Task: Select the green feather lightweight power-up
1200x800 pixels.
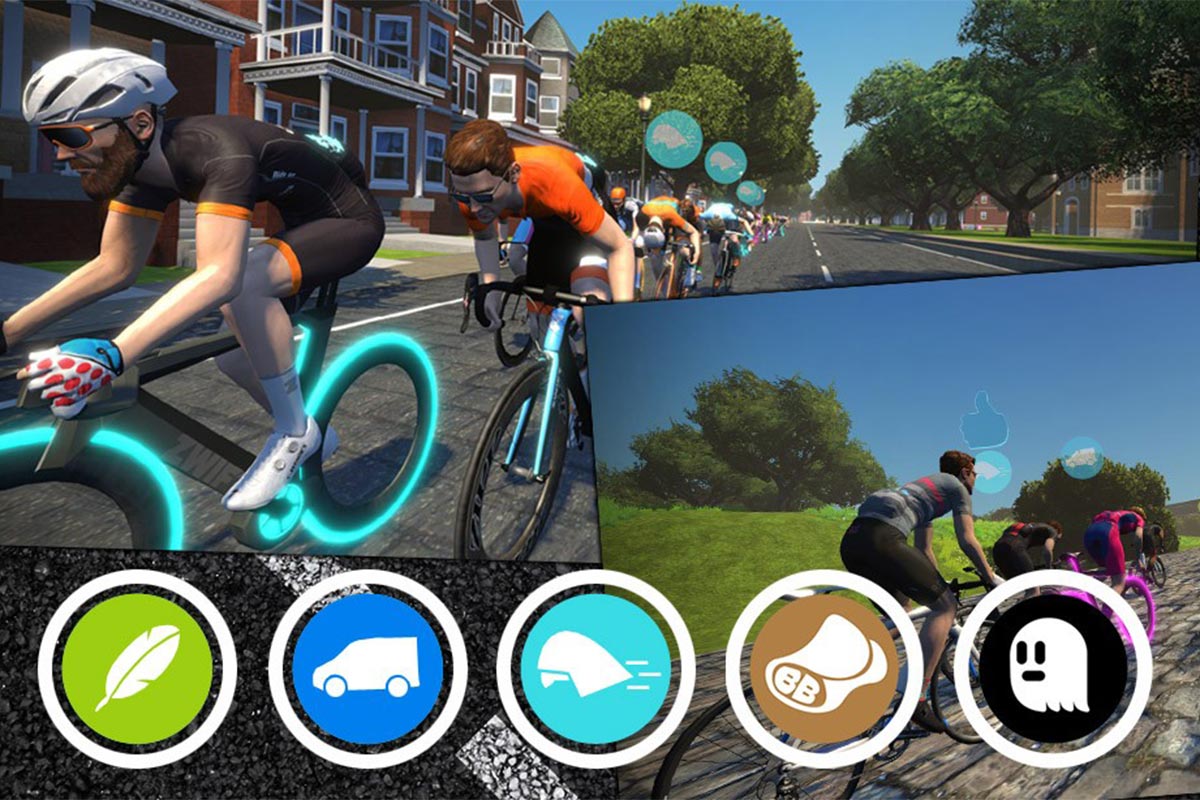Action: point(137,668)
